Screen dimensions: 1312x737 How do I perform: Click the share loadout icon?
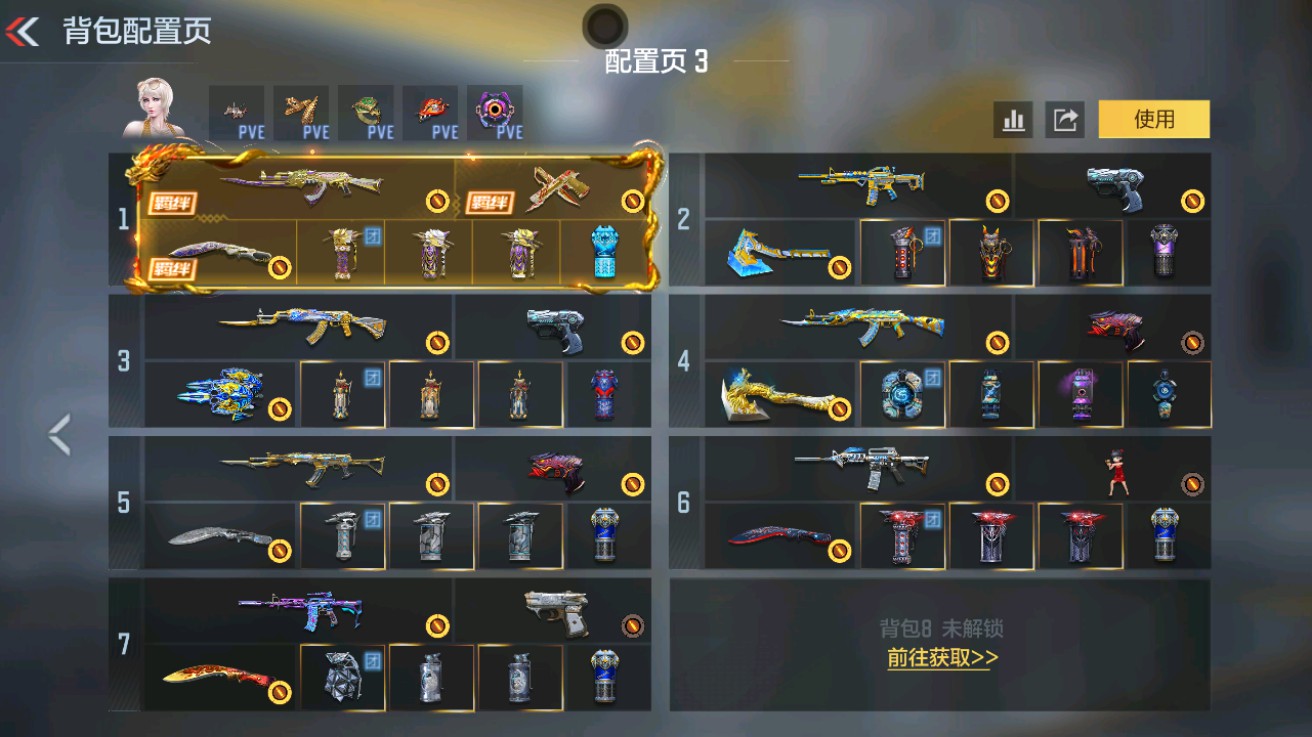1063,119
